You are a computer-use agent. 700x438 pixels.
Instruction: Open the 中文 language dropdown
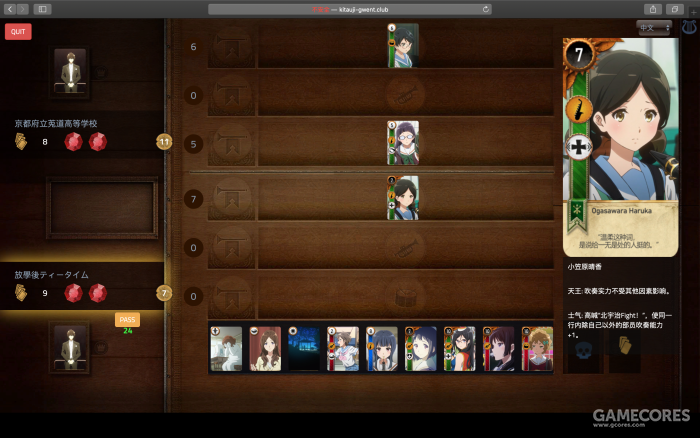pos(657,27)
